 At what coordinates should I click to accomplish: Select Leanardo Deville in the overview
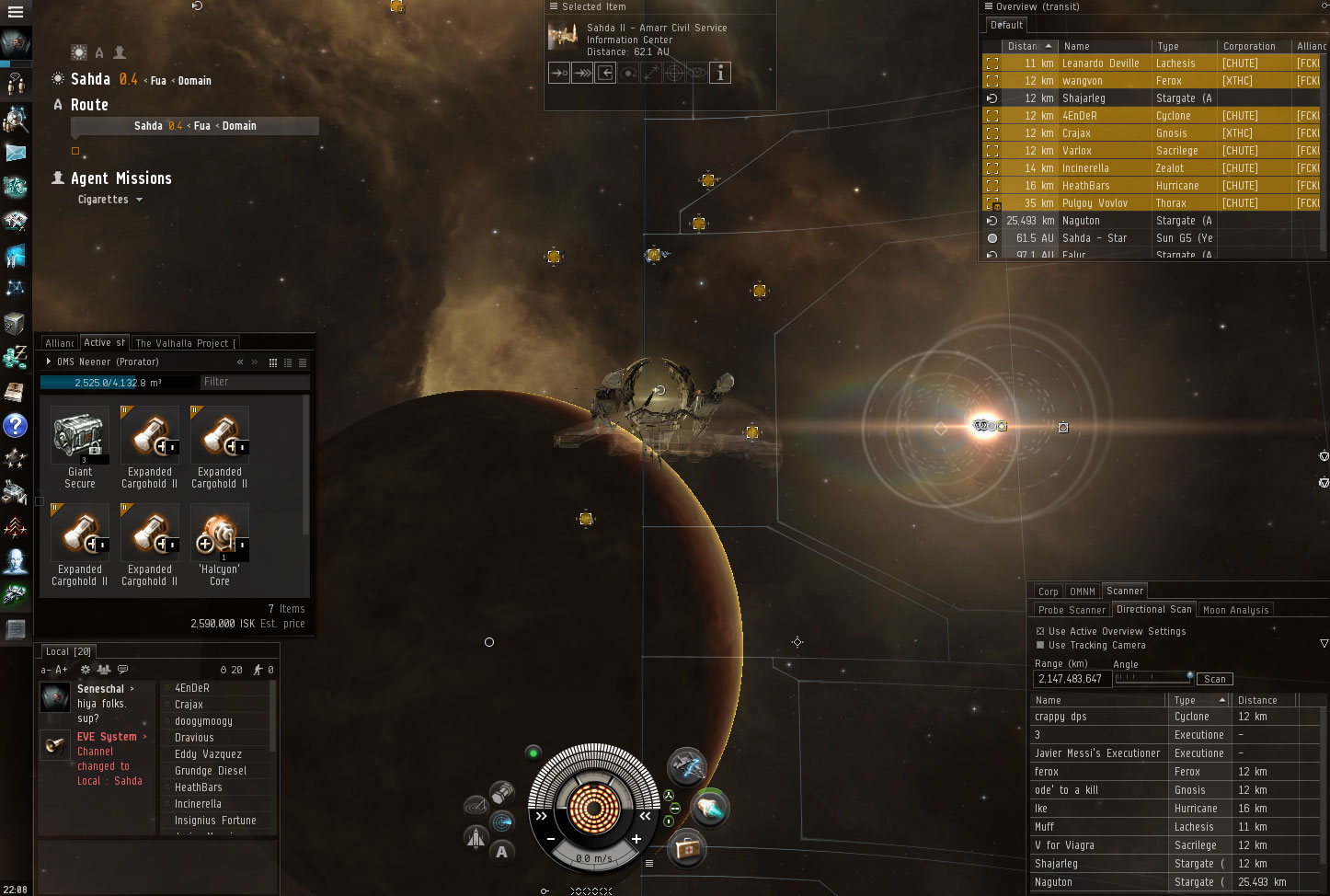coord(1100,63)
